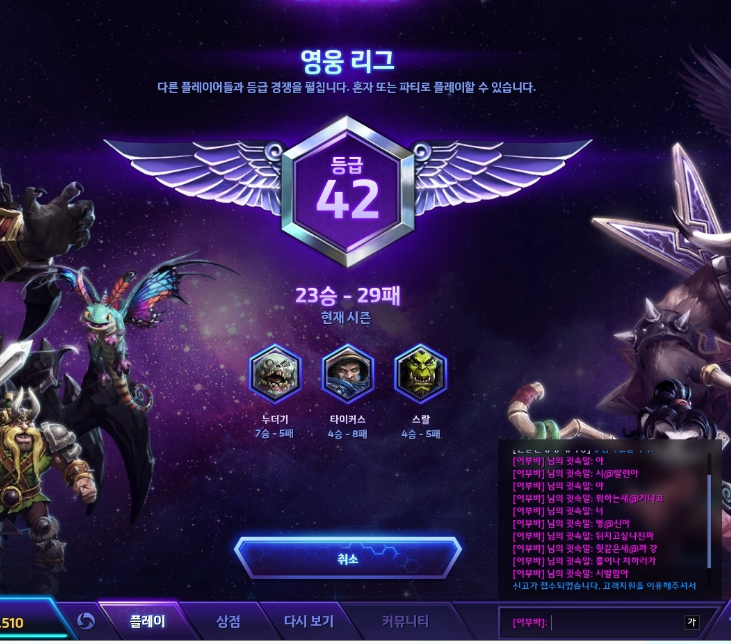Open the 커뮤니티 community tab

click(x=405, y=621)
